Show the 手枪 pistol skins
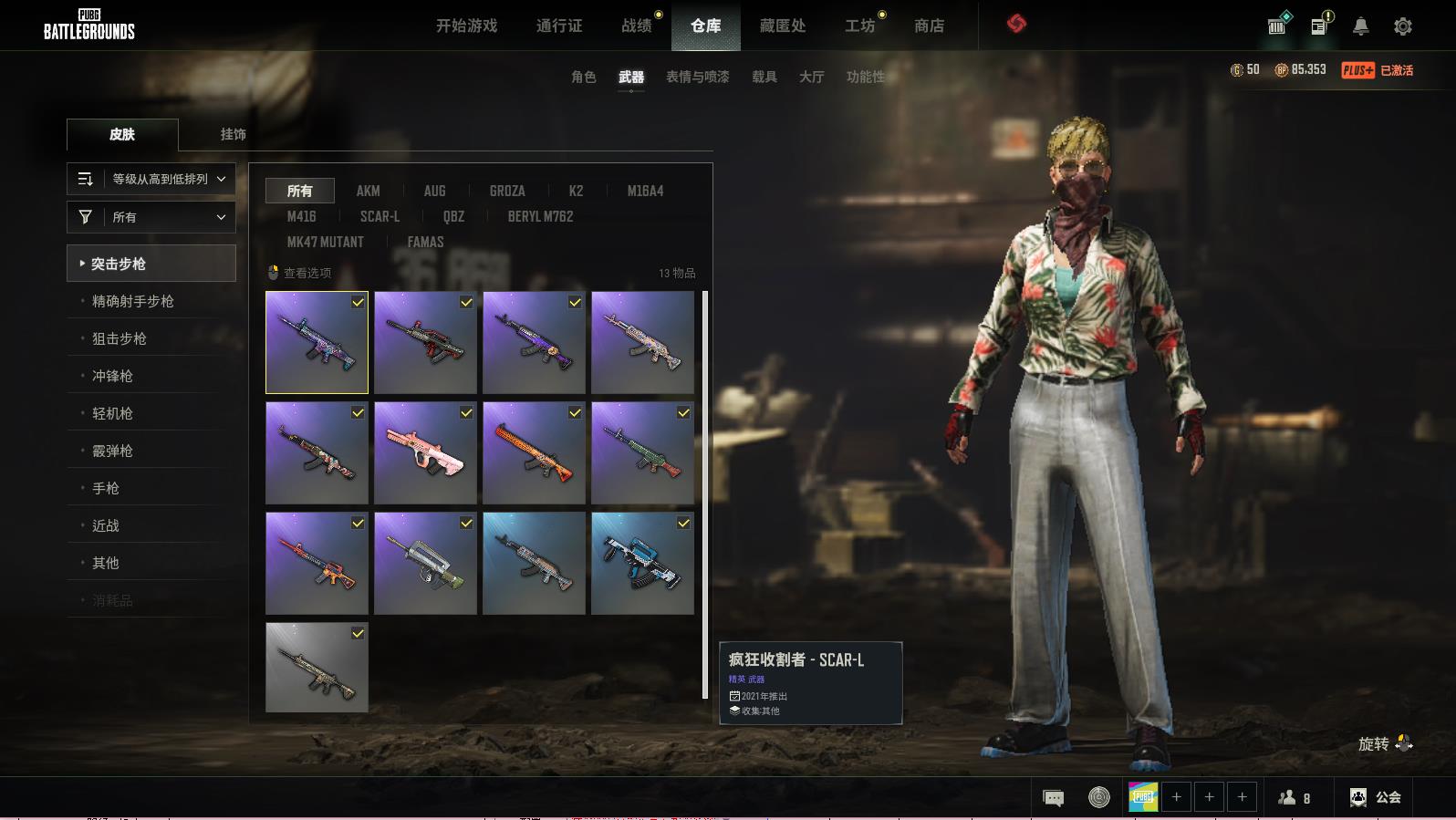 click(106, 488)
